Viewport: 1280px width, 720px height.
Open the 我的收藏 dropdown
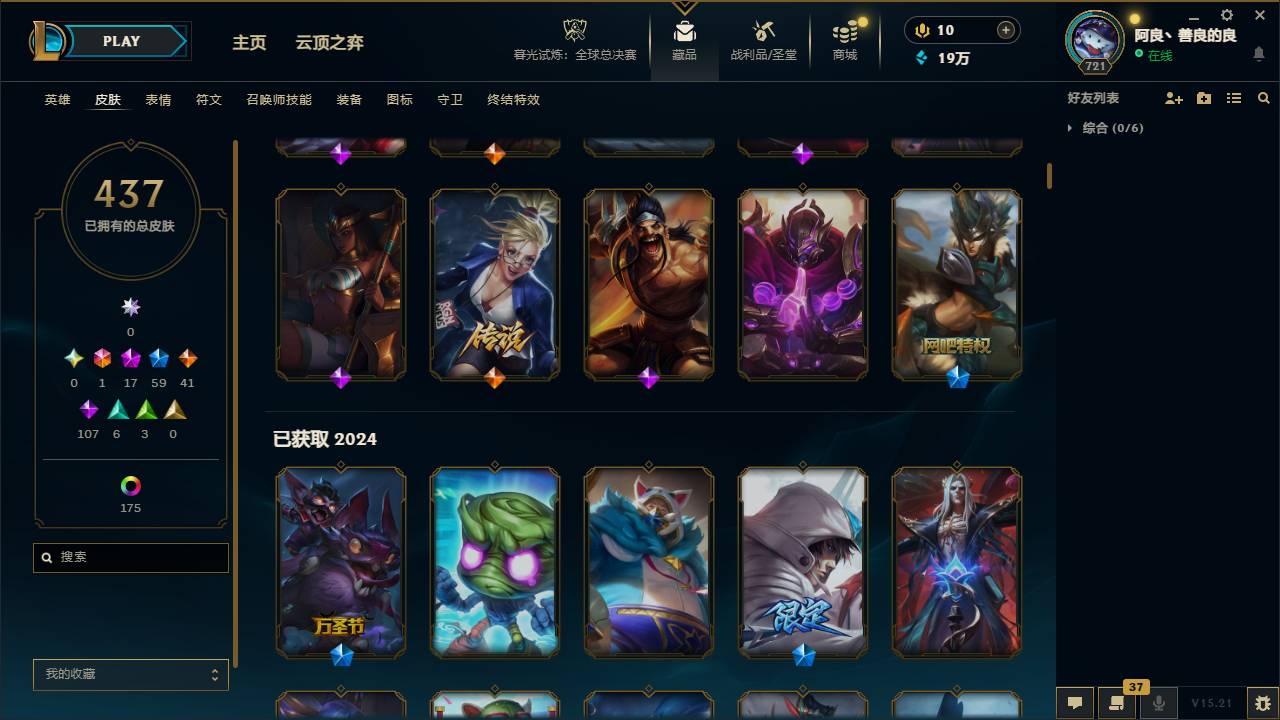point(130,674)
